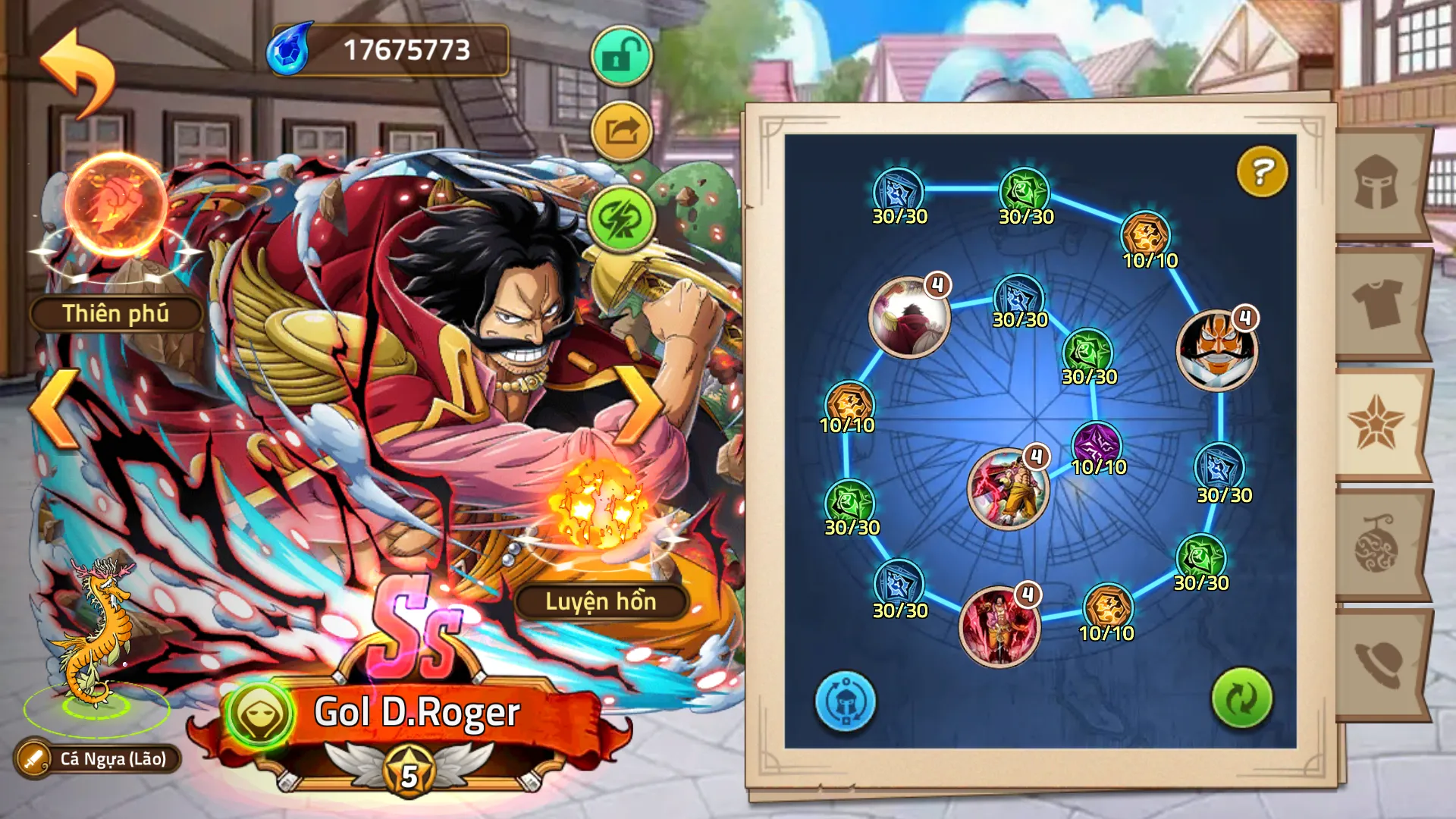Open Luyện hồn soul training
This screenshot has width=1456, height=819.
(x=601, y=601)
